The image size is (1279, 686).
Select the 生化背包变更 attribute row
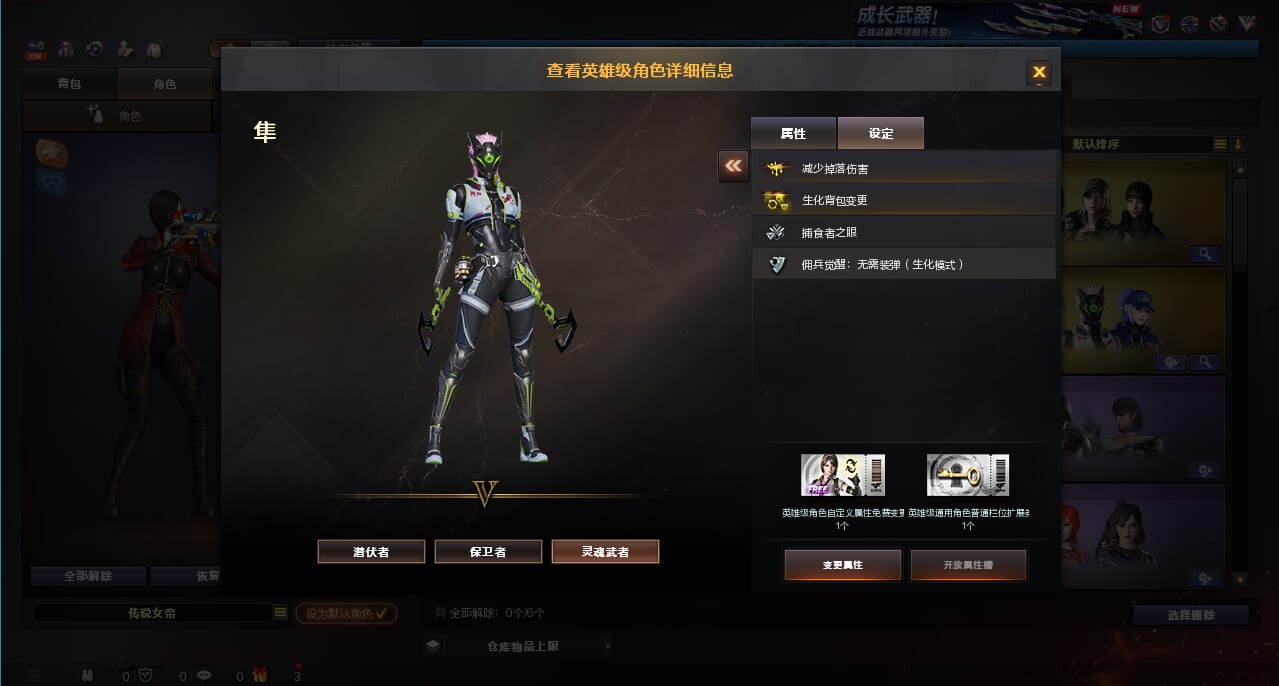(x=904, y=200)
